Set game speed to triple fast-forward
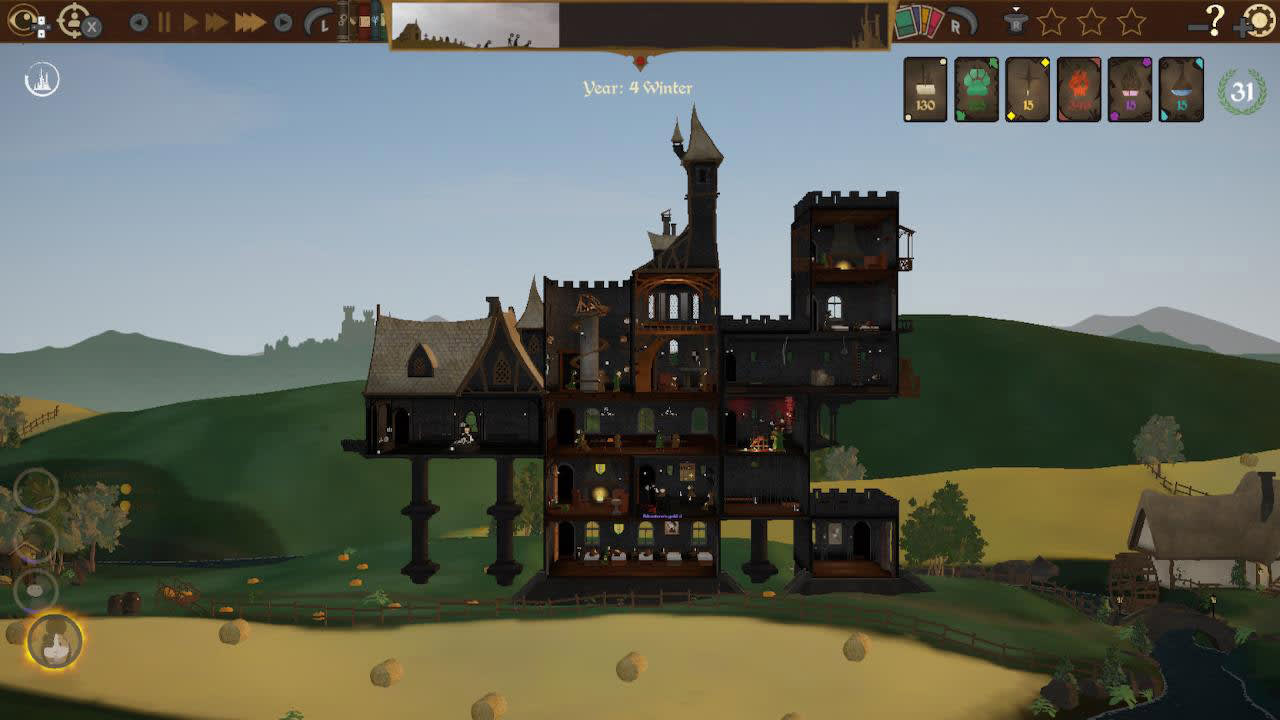 click(x=250, y=22)
